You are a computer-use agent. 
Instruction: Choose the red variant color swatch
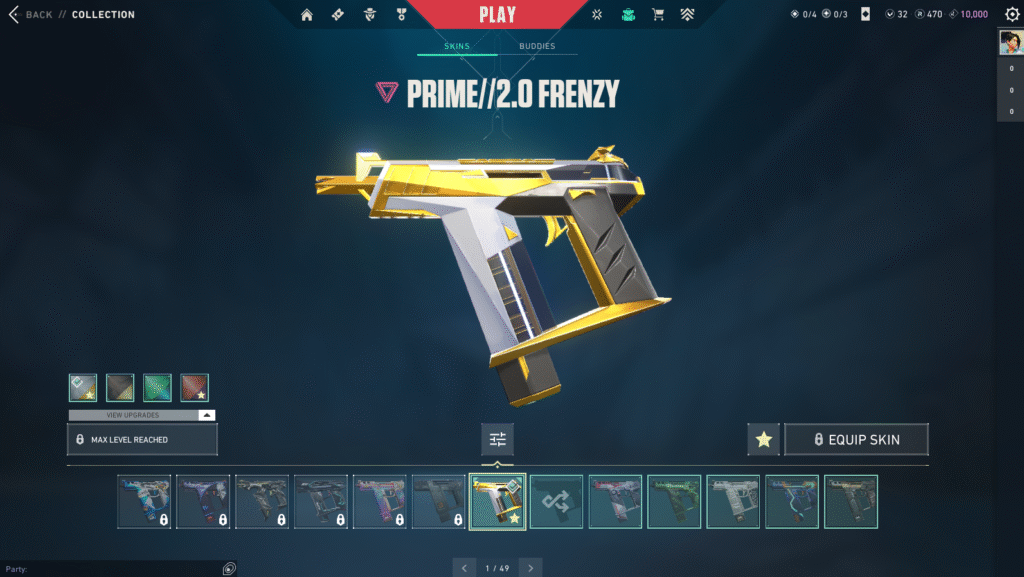pyautogui.click(x=194, y=387)
